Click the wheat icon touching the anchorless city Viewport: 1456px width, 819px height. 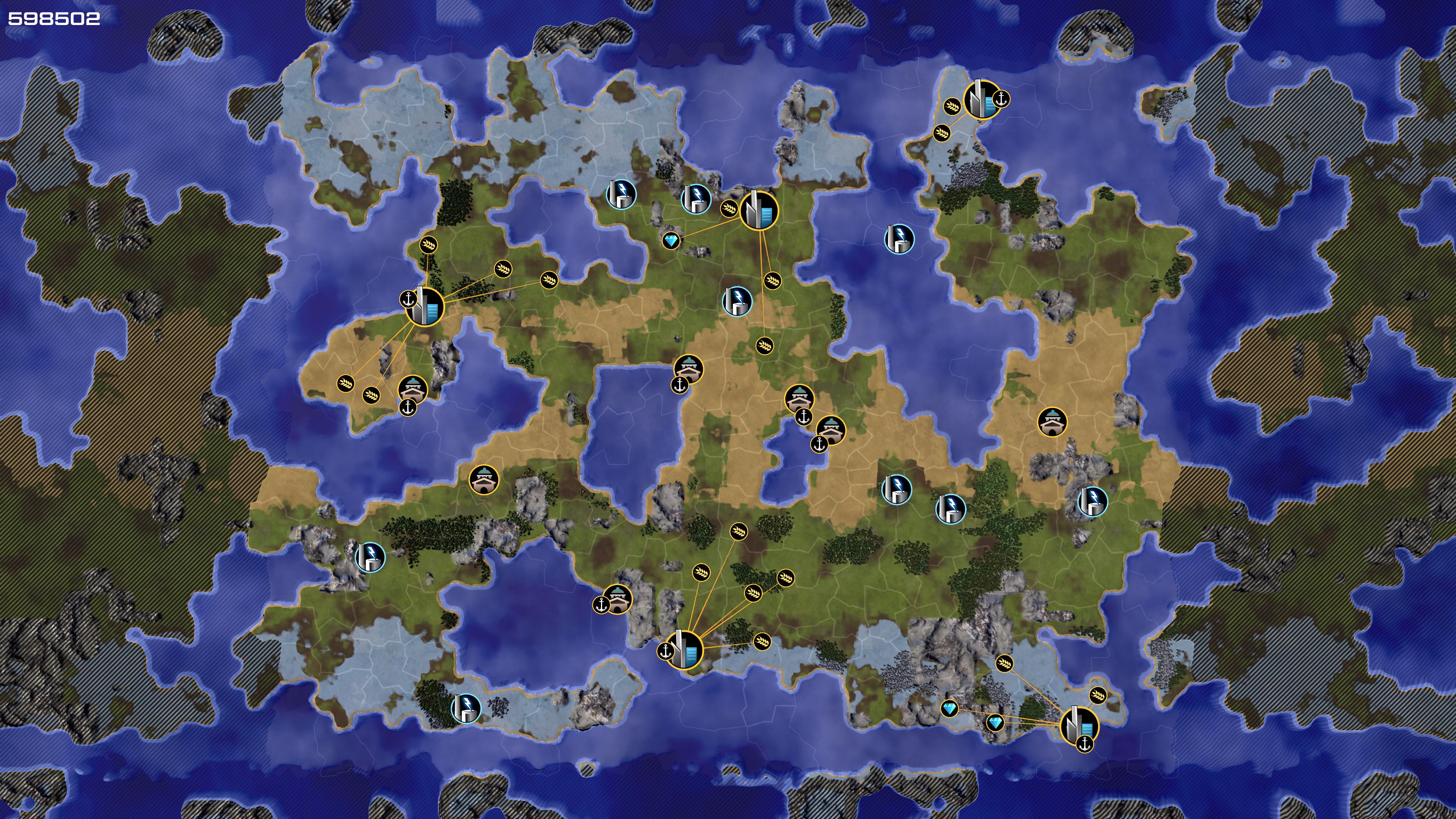click(728, 209)
